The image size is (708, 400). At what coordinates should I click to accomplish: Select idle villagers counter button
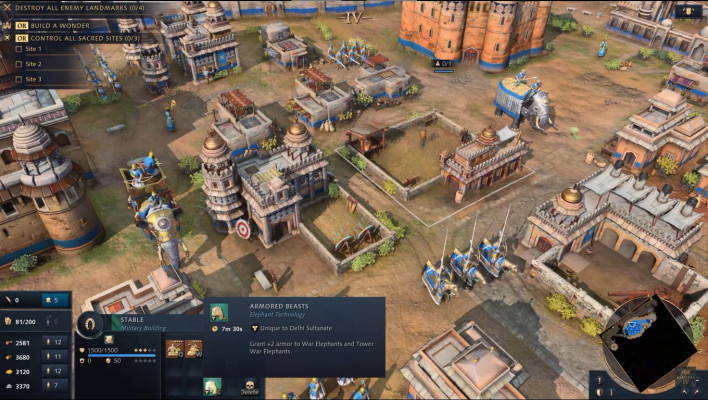(x=55, y=299)
